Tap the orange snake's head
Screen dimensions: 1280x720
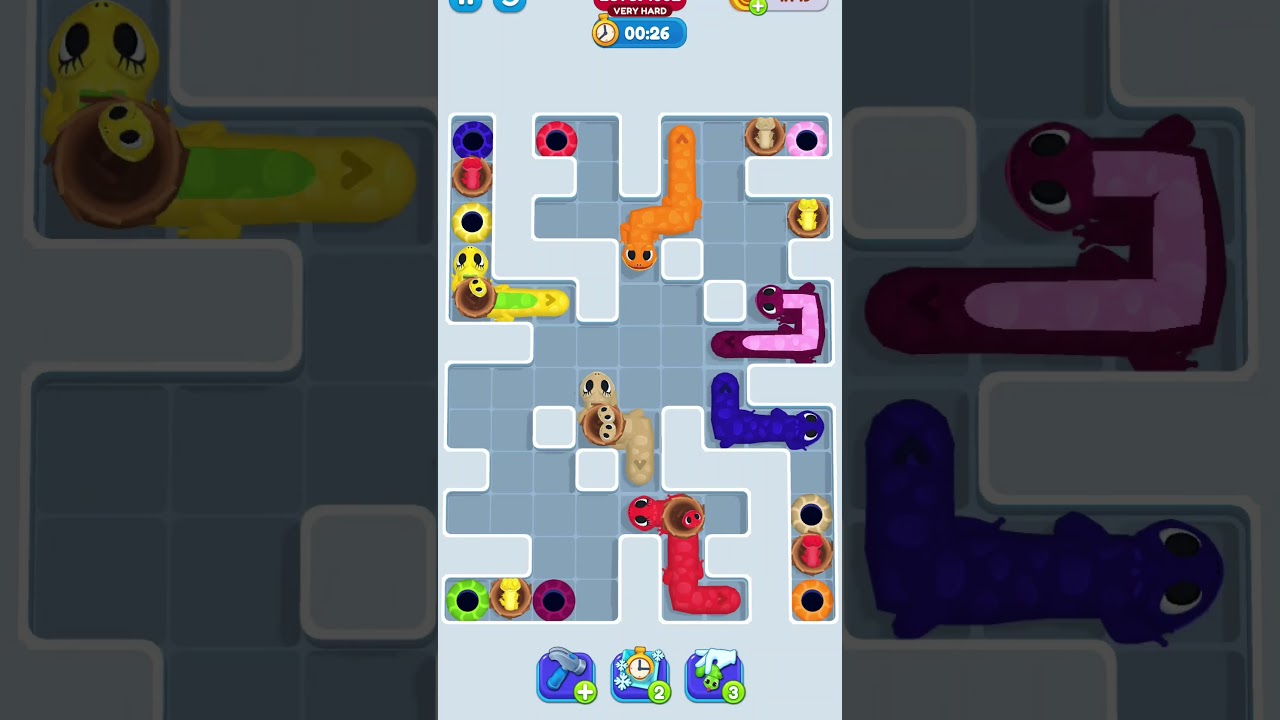click(x=640, y=255)
